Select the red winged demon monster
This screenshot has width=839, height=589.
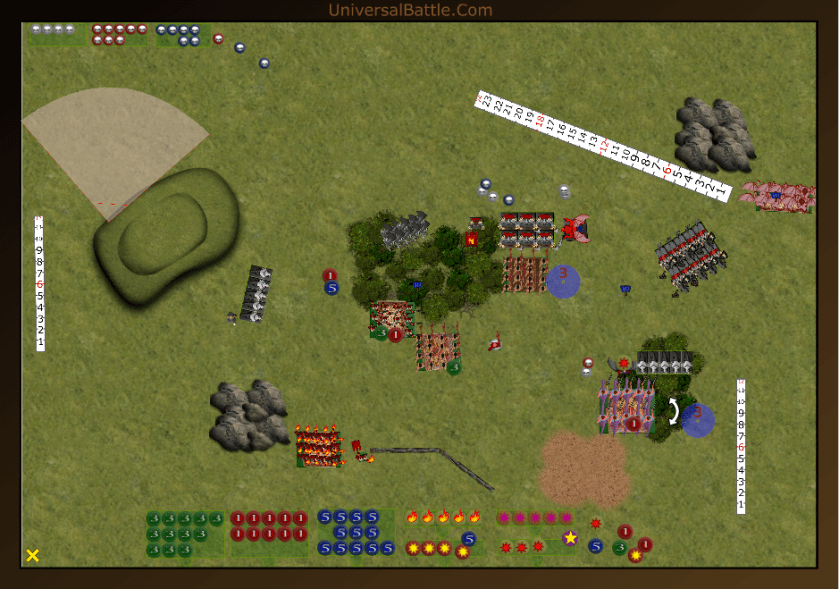click(575, 229)
